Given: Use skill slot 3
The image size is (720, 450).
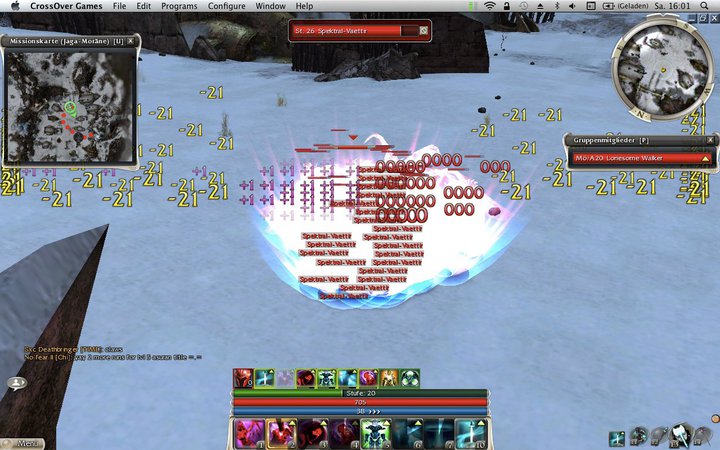Looking at the screenshot, I should tap(311, 432).
